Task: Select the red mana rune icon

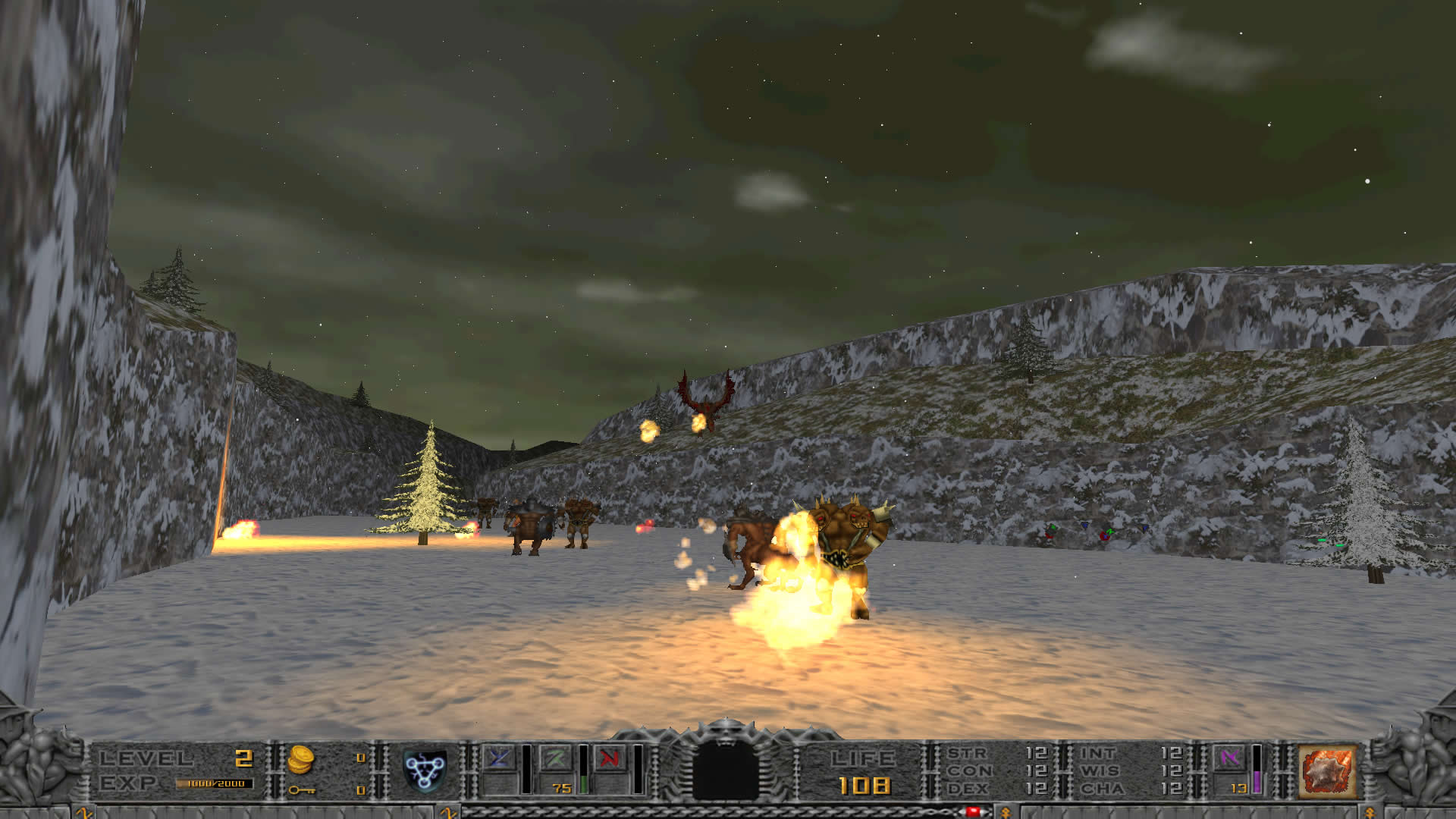Action: point(609,758)
